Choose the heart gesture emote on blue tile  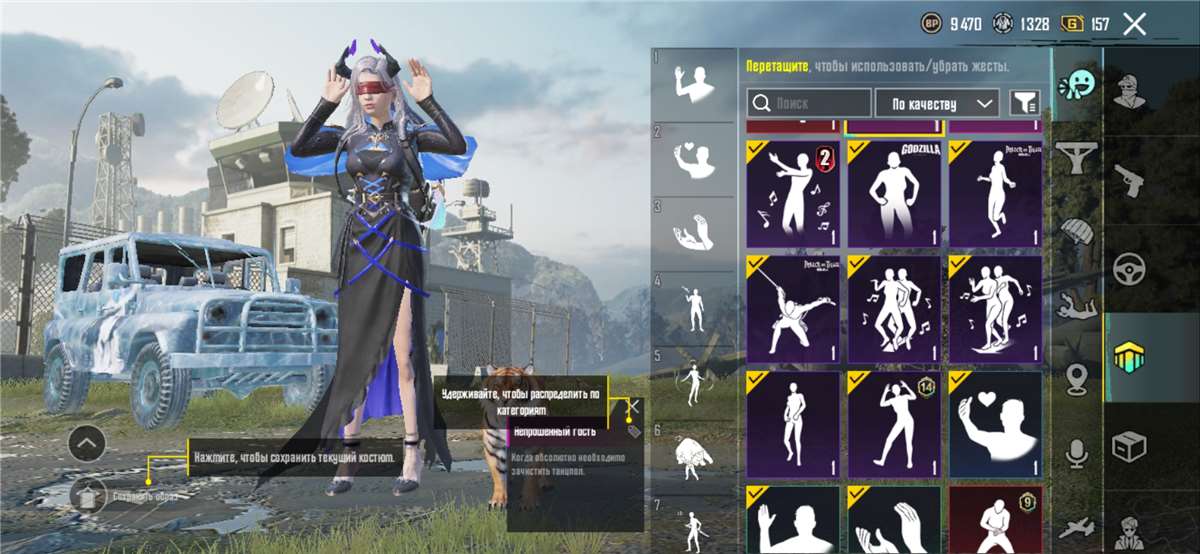click(x=994, y=424)
